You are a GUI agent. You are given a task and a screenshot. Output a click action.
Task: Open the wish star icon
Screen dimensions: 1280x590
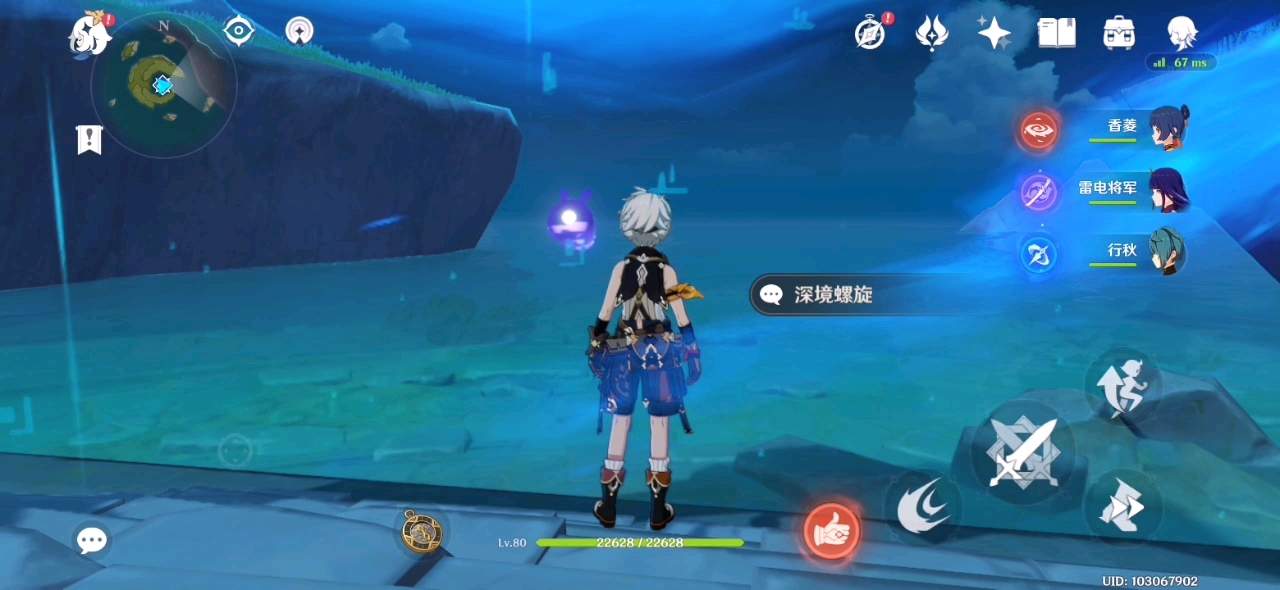(994, 33)
